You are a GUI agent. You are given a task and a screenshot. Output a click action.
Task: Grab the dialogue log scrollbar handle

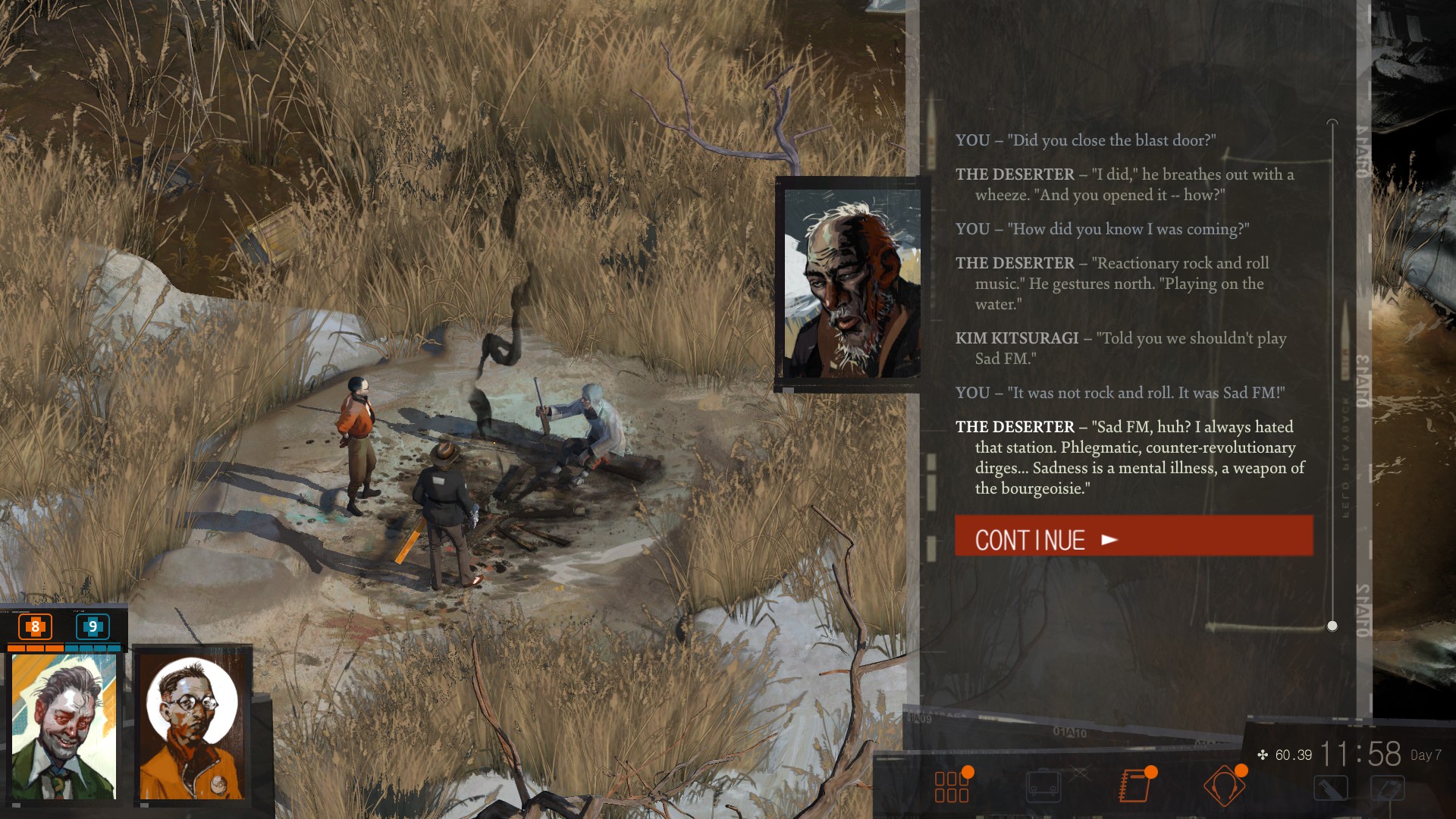(1332, 626)
